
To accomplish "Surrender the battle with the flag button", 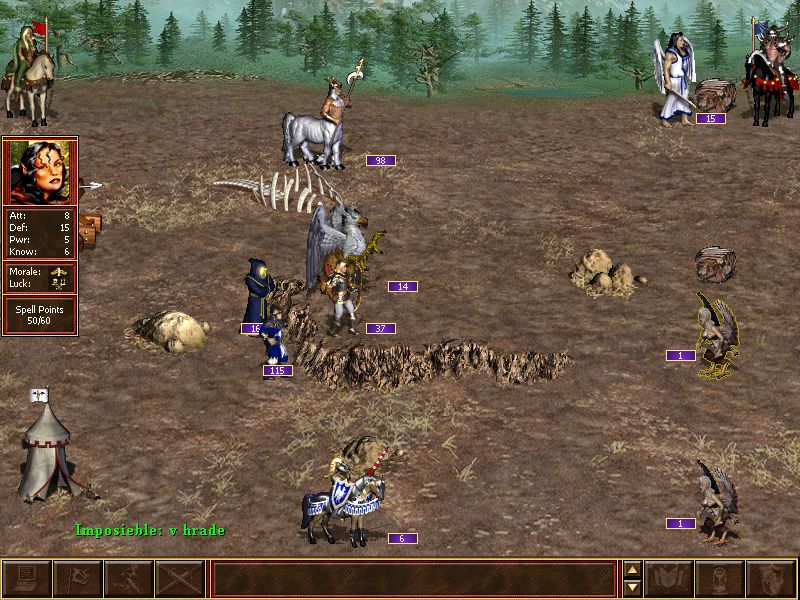I will pos(77,579).
